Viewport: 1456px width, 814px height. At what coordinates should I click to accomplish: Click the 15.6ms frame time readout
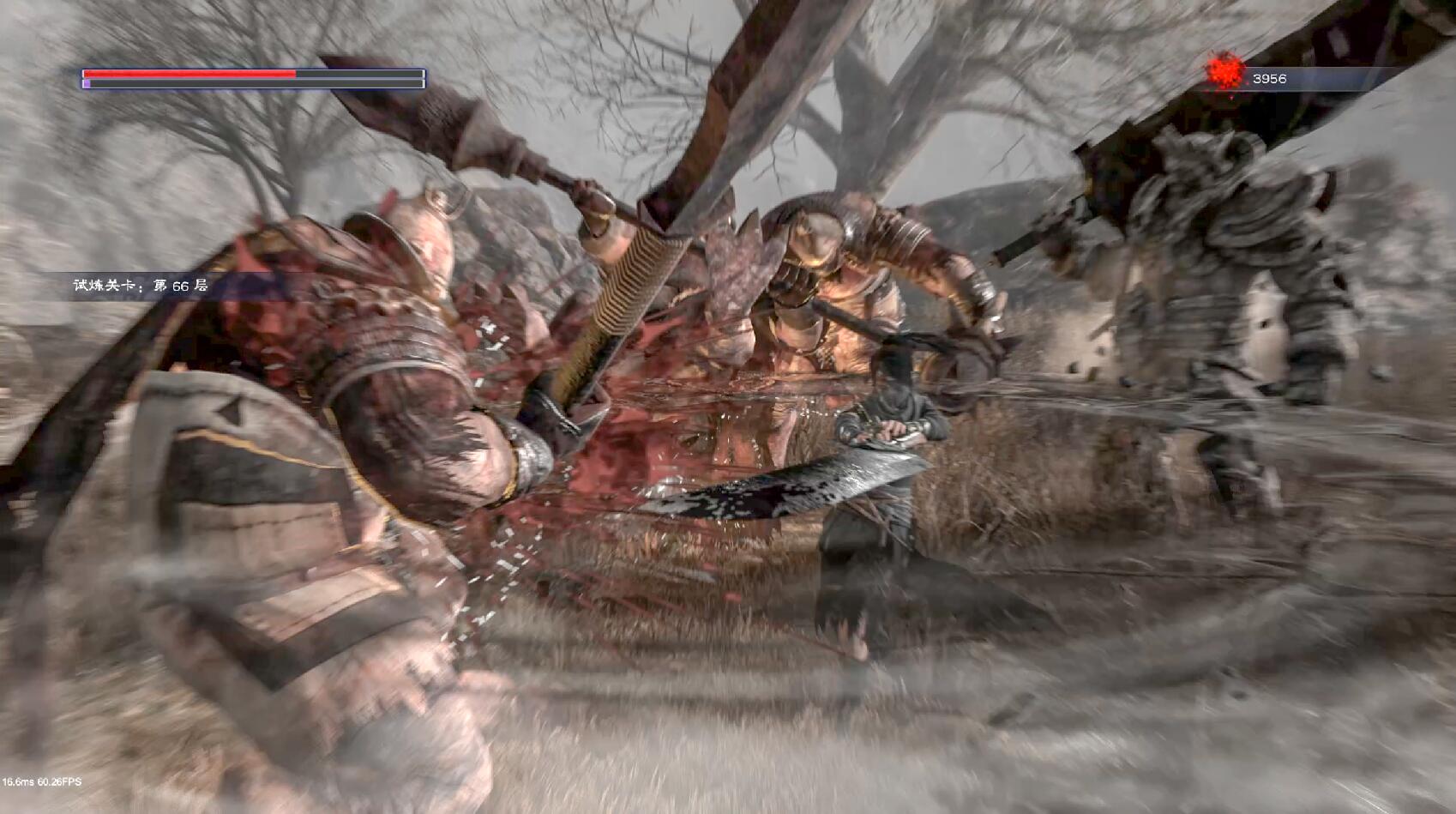(20, 782)
